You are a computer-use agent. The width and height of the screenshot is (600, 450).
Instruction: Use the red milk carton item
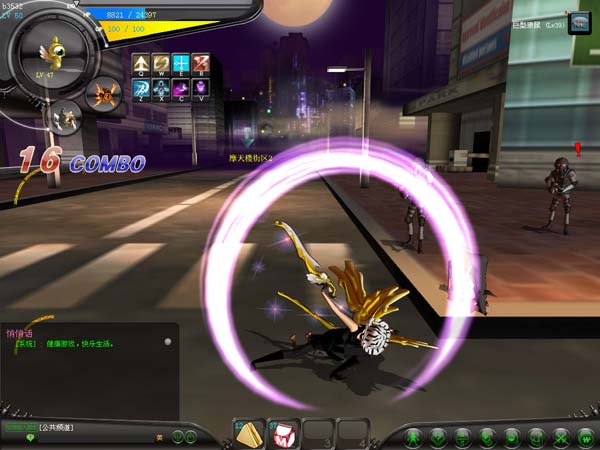tap(285, 433)
